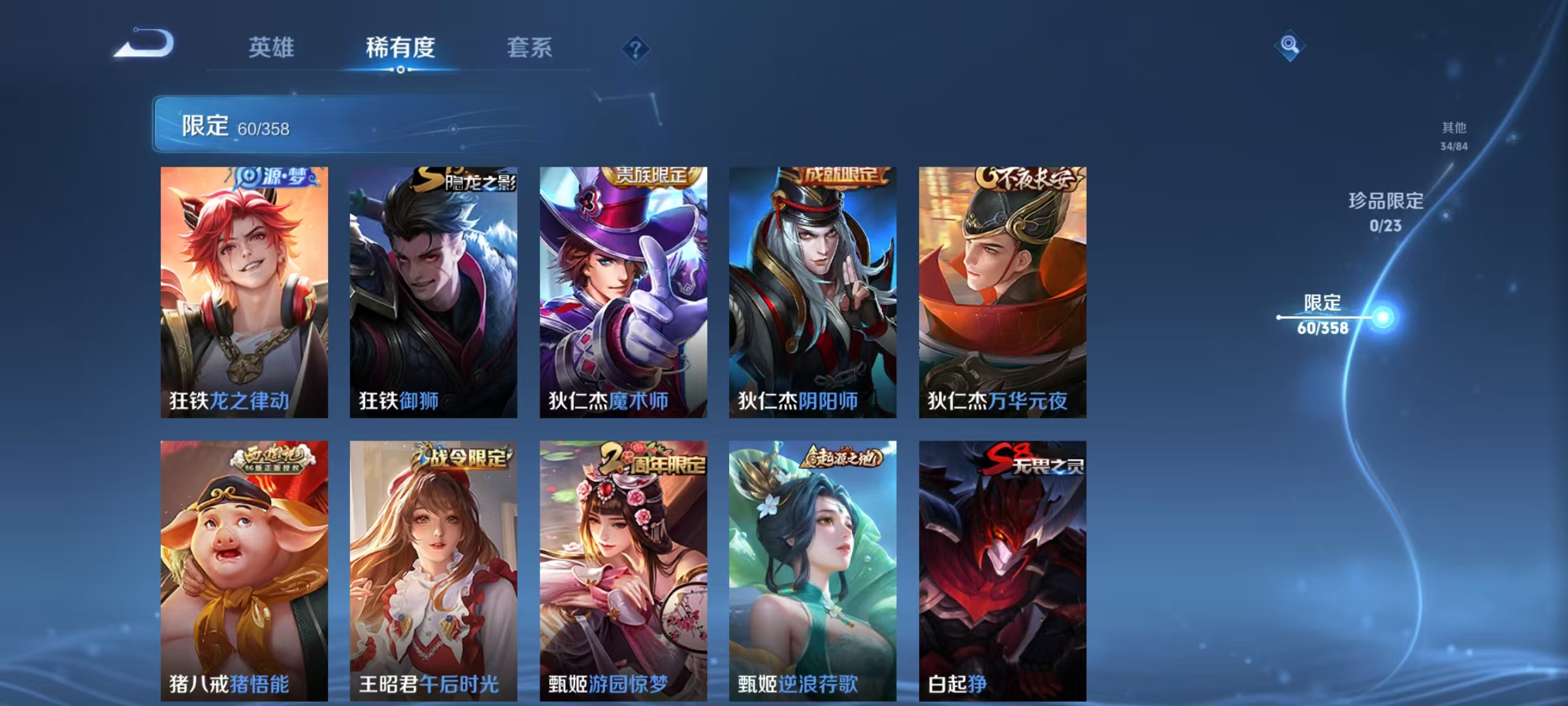Viewport: 1568px width, 706px height.
Task: Select the 狂铁御狮 skin thumbnail
Action: (x=434, y=291)
